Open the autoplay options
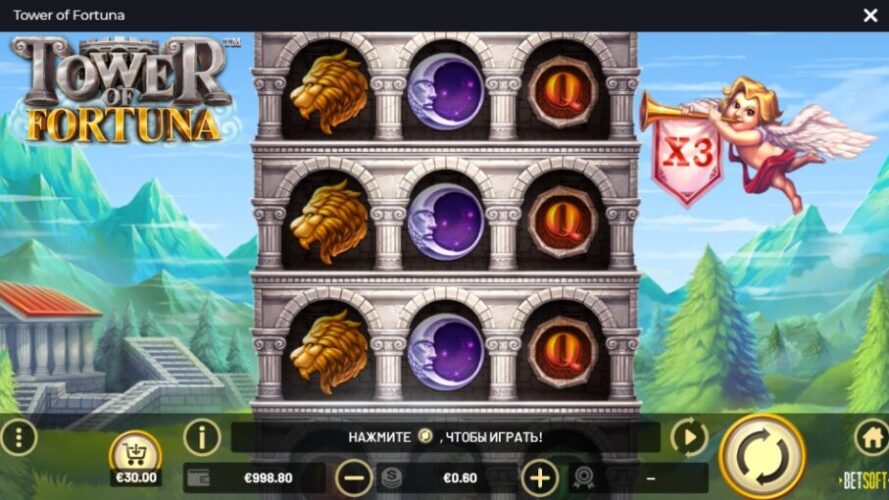 (688, 437)
